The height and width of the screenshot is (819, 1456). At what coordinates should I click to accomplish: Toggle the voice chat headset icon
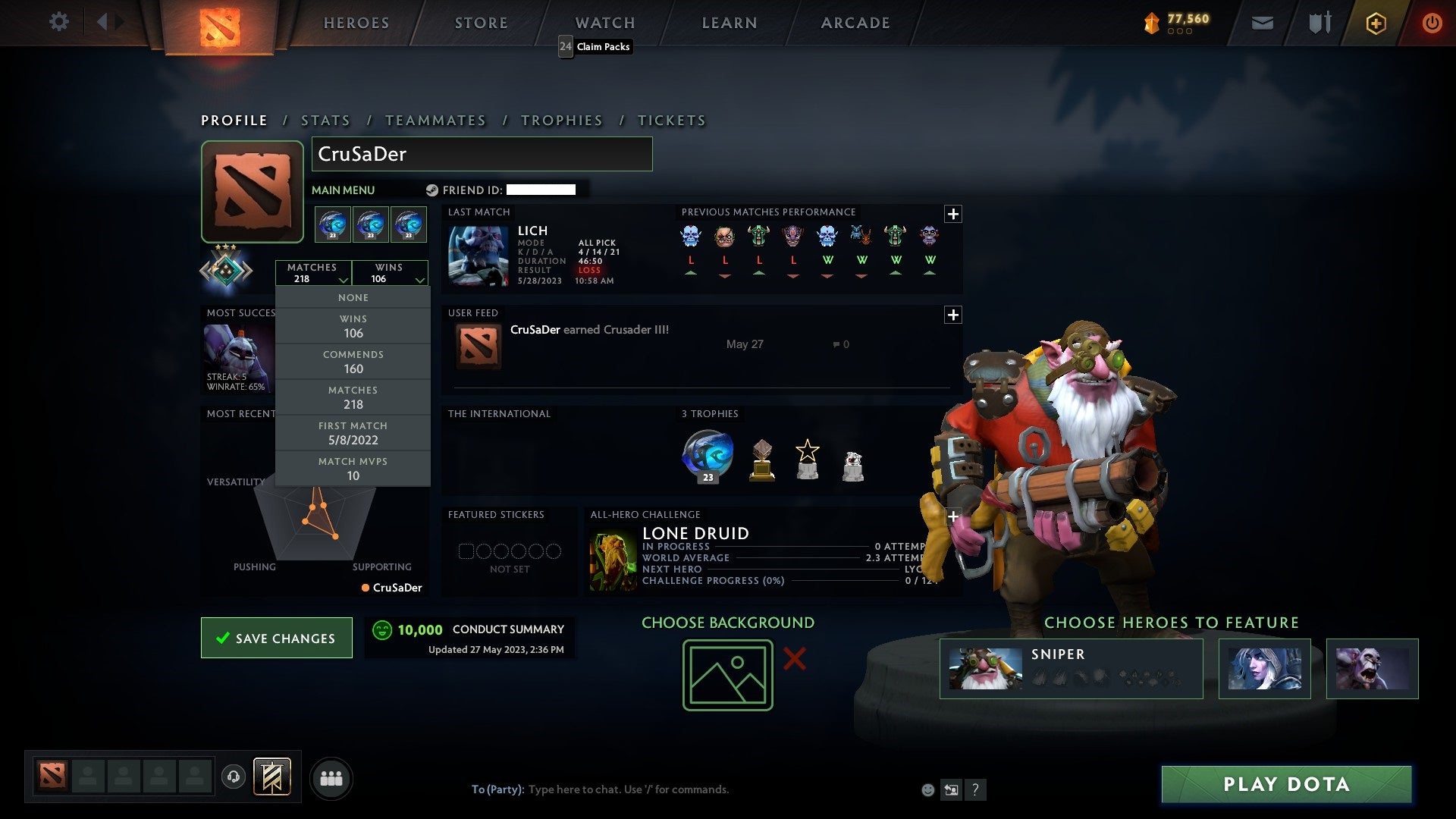click(x=235, y=777)
